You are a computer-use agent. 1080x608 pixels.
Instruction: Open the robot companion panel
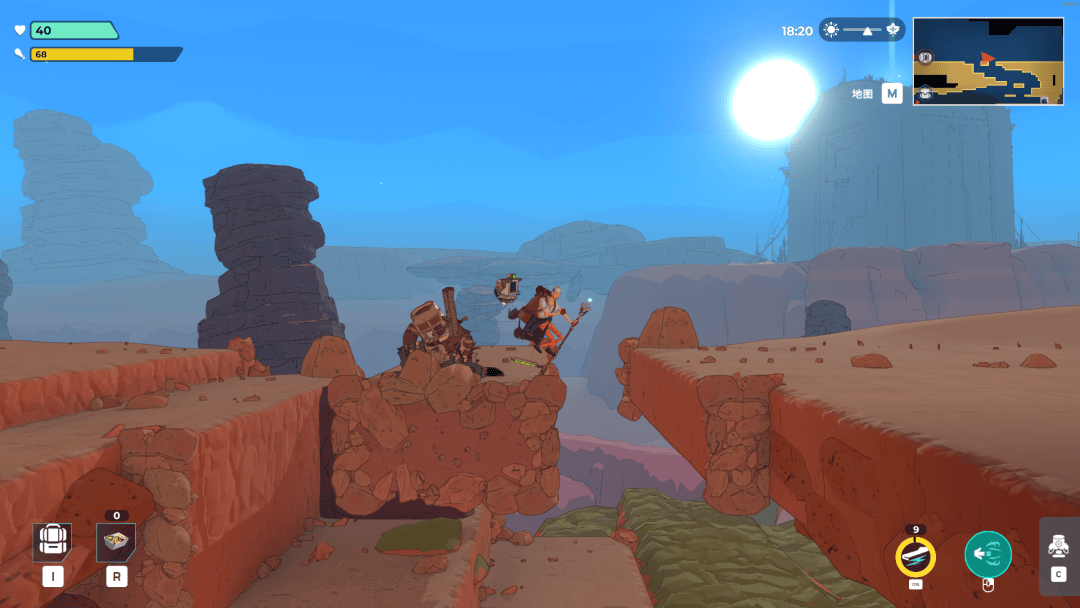coord(1058,546)
